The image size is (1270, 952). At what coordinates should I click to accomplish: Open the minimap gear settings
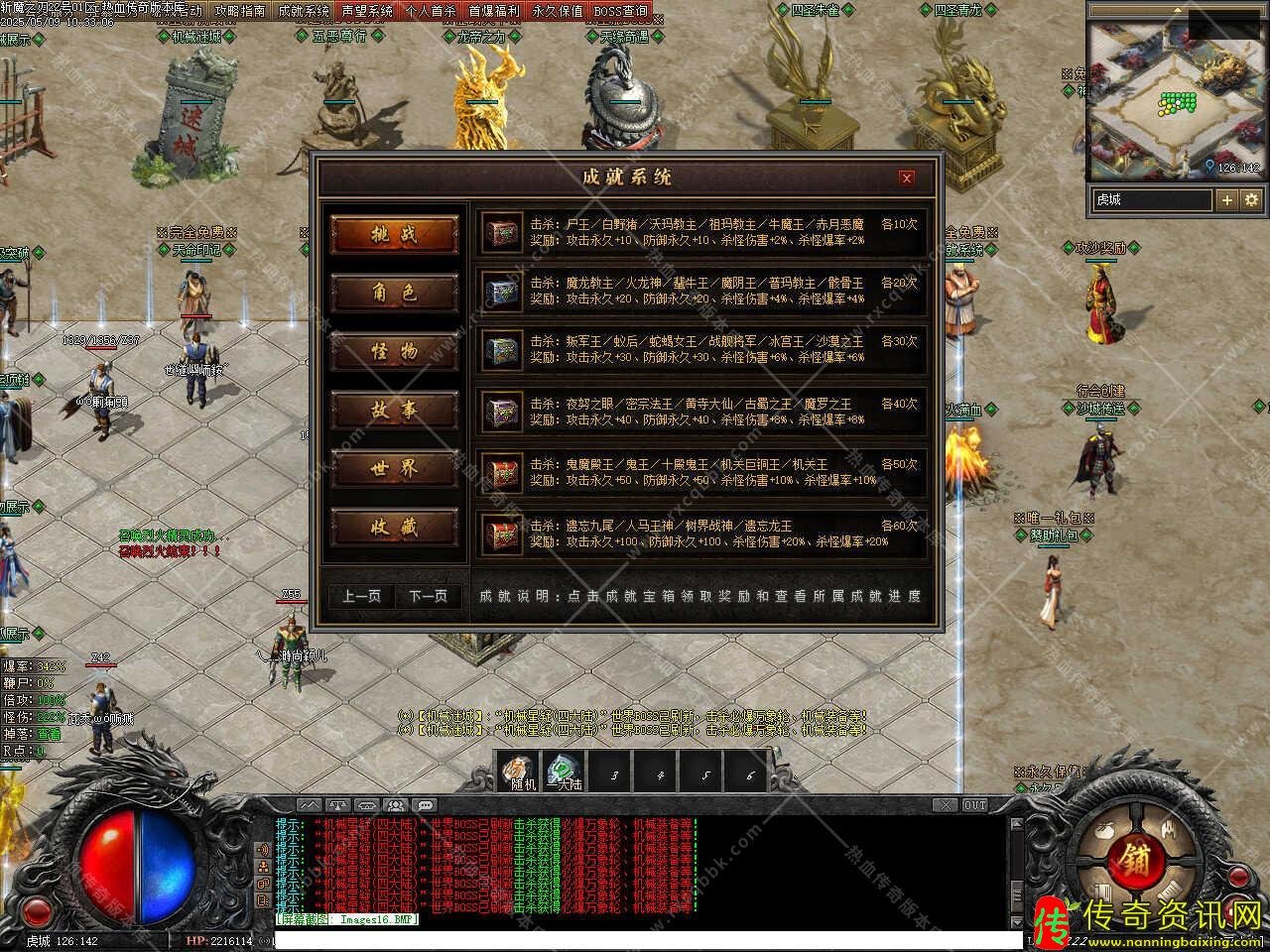click(1251, 199)
